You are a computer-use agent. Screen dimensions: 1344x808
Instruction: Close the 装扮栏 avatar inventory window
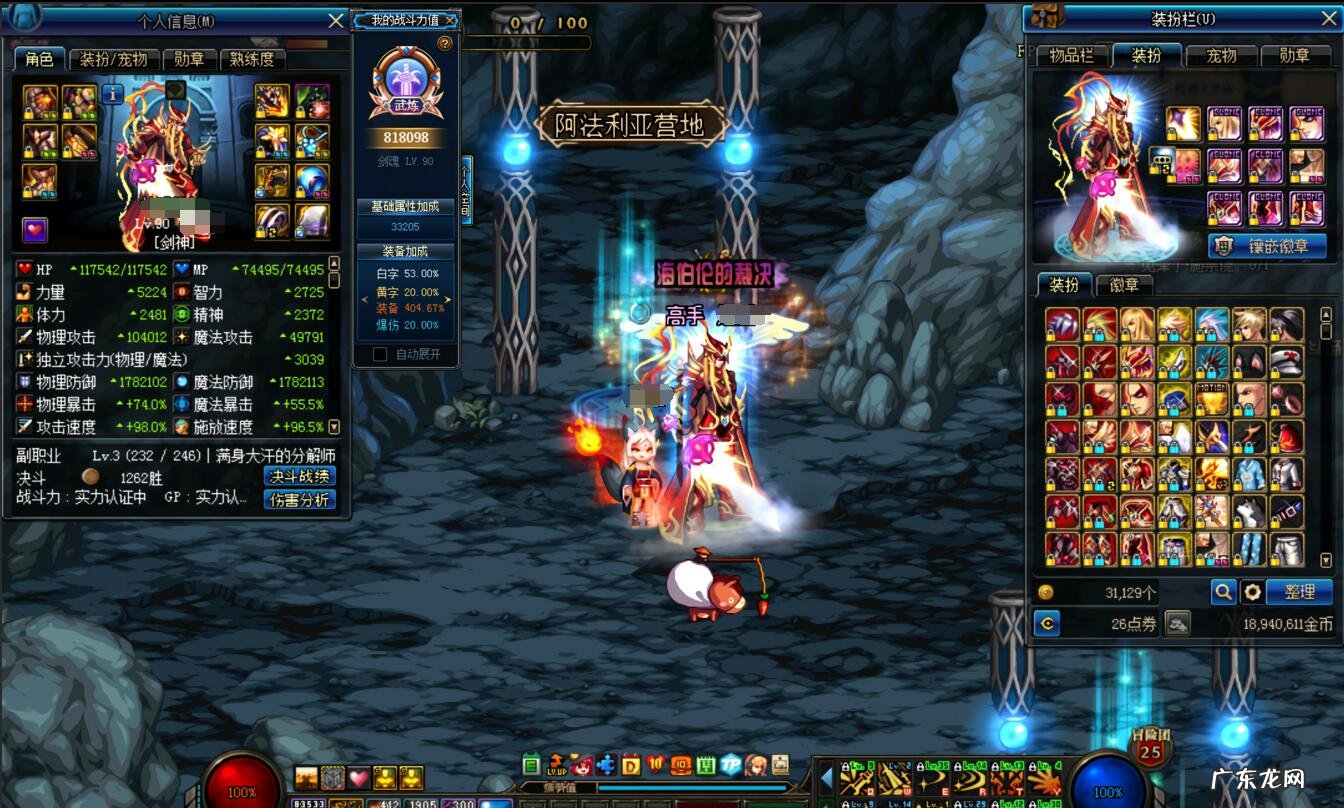point(1329,18)
